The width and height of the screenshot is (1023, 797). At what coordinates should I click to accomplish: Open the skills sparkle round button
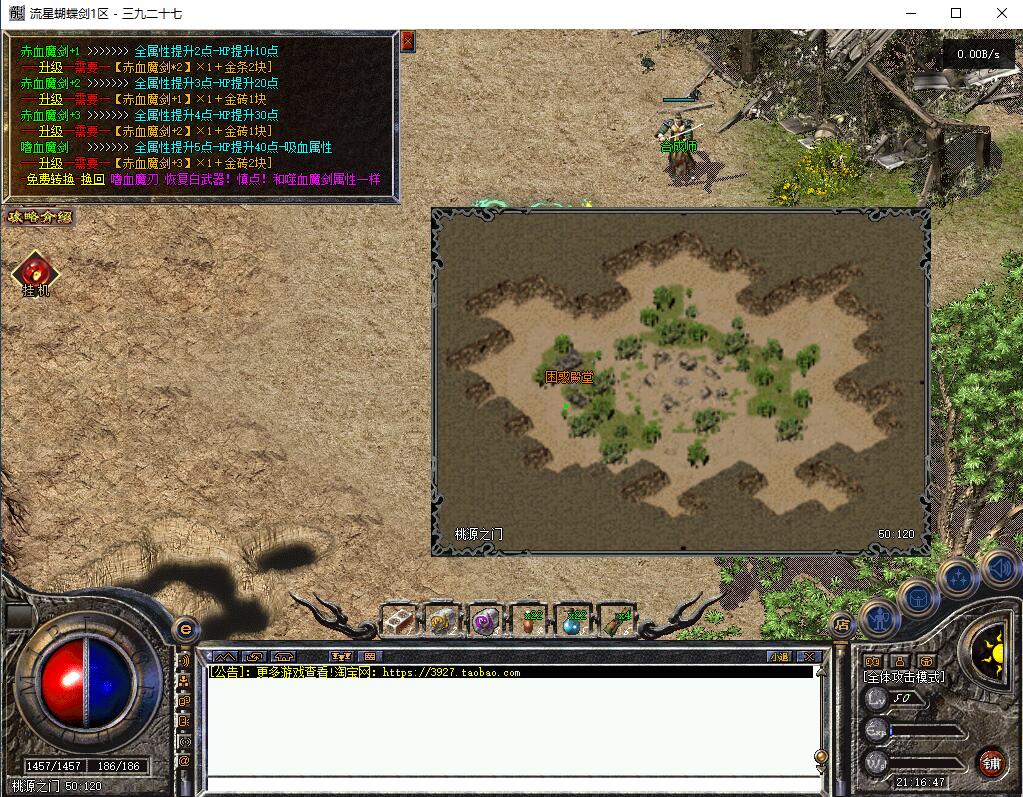click(957, 577)
